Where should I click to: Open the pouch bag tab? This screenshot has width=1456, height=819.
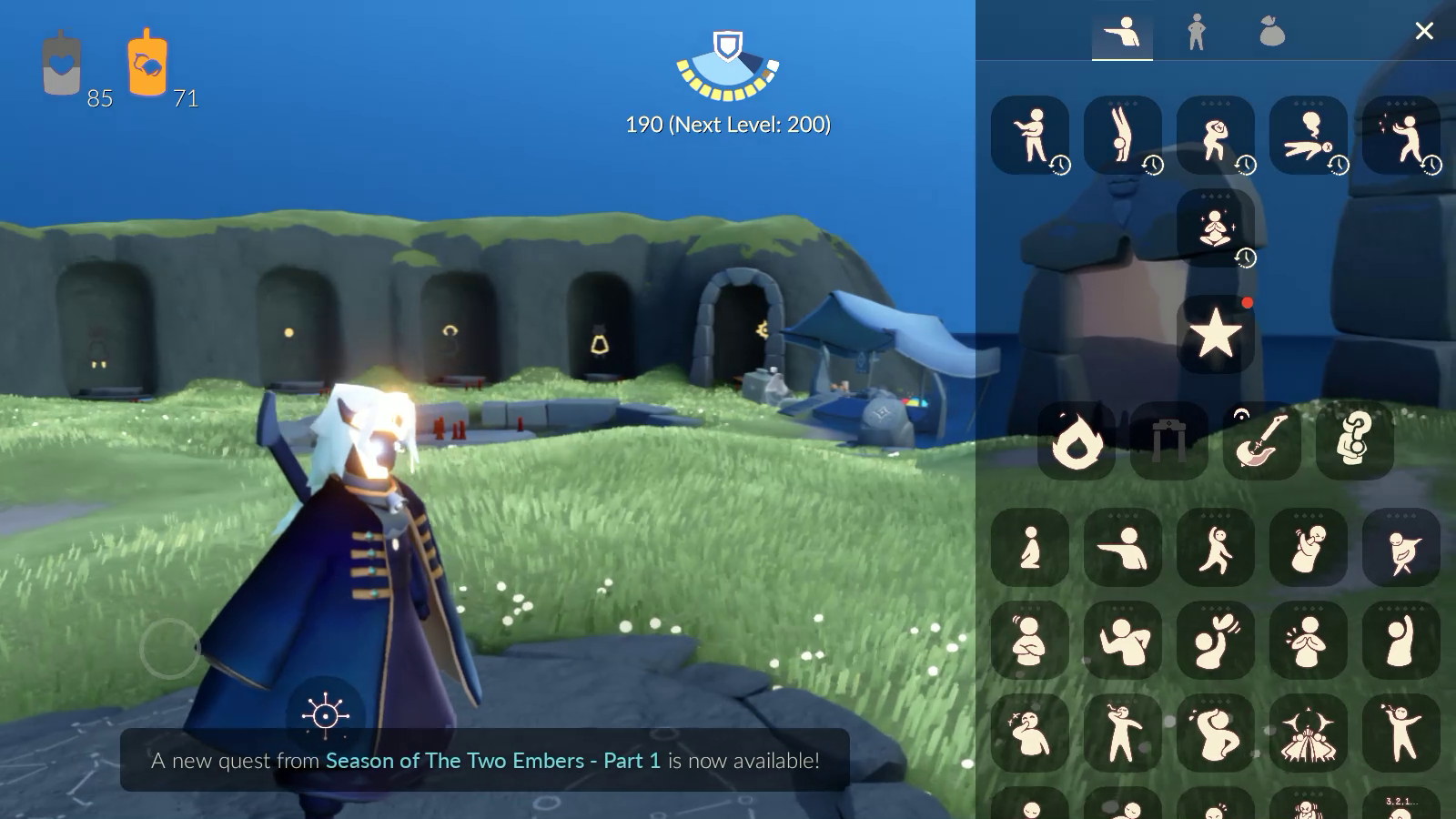pyautogui.click(x=1271, y=33)
